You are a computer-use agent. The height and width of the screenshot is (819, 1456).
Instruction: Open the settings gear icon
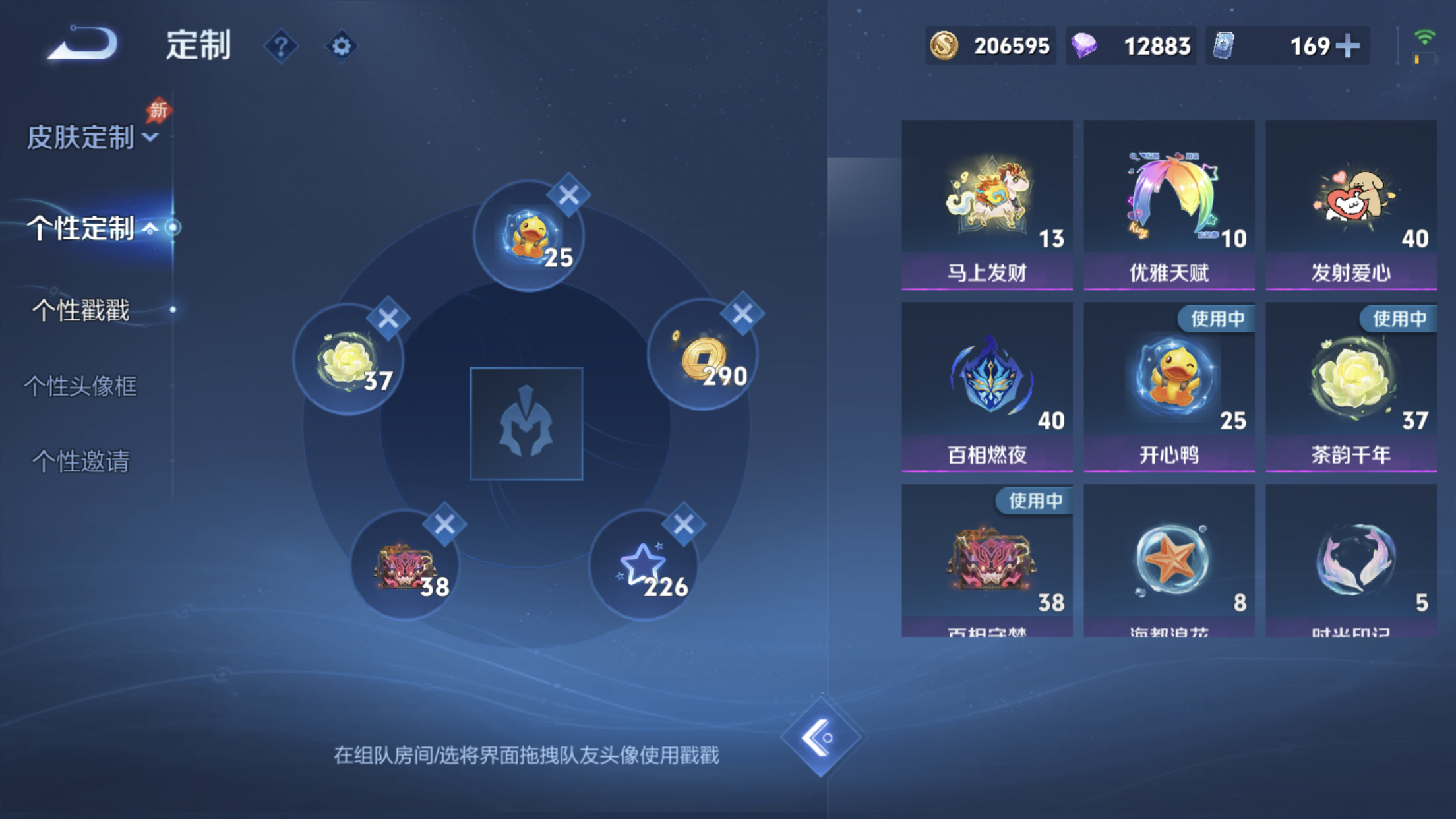click(x=342, y=46)
